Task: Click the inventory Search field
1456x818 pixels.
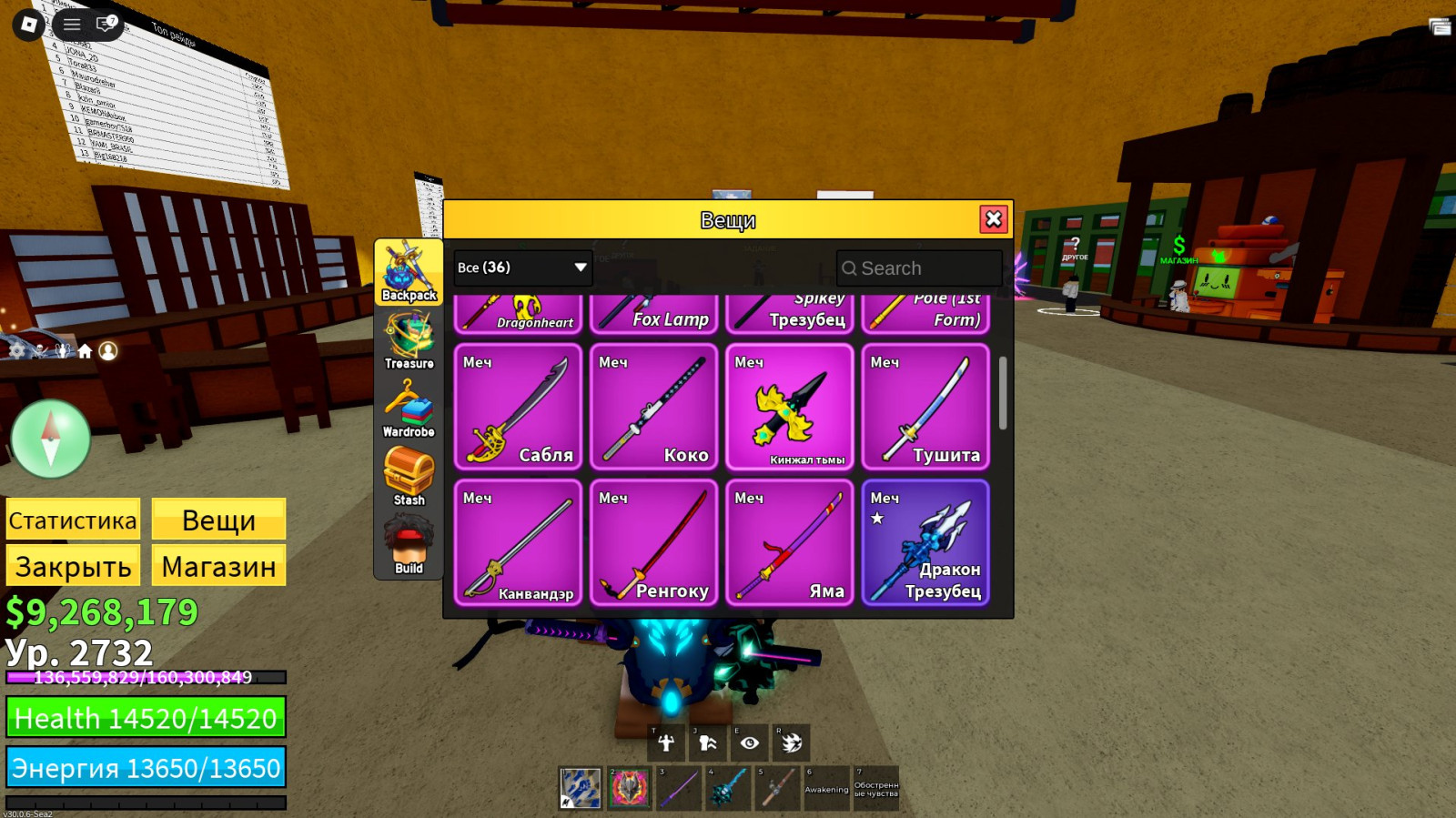Action: pos(919,268)
